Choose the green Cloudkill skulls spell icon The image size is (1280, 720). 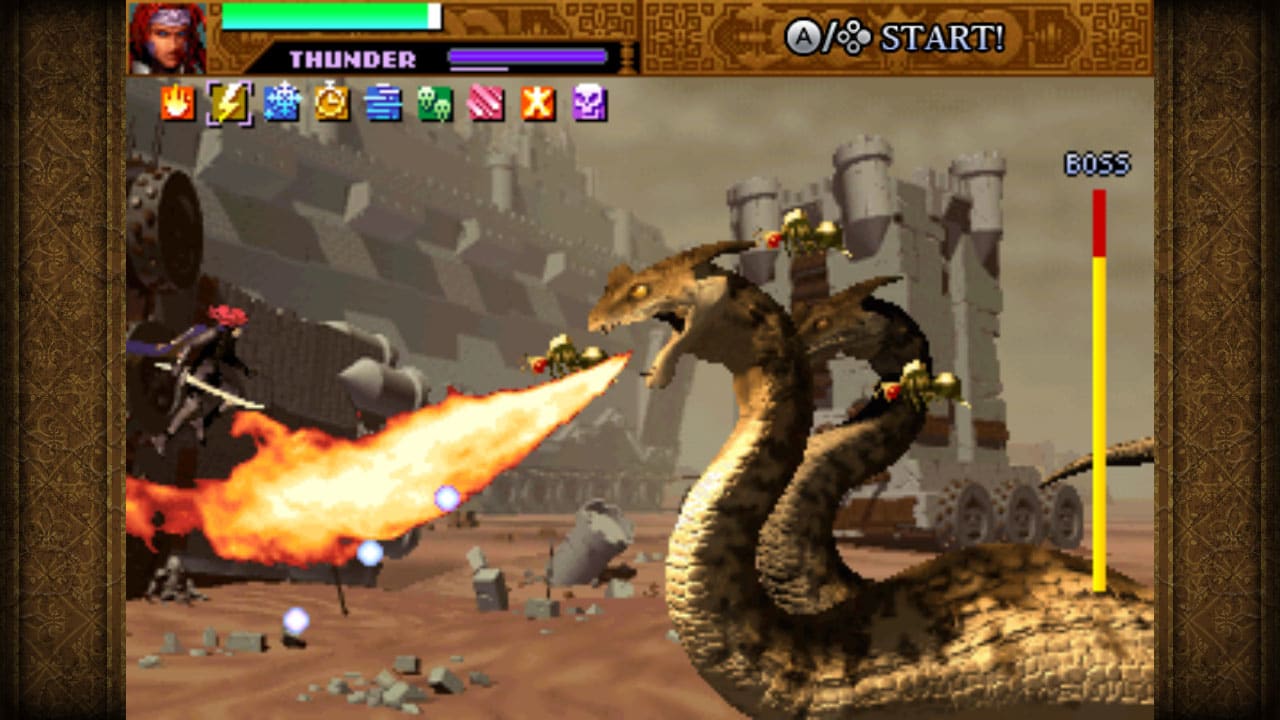coord(435,104)
